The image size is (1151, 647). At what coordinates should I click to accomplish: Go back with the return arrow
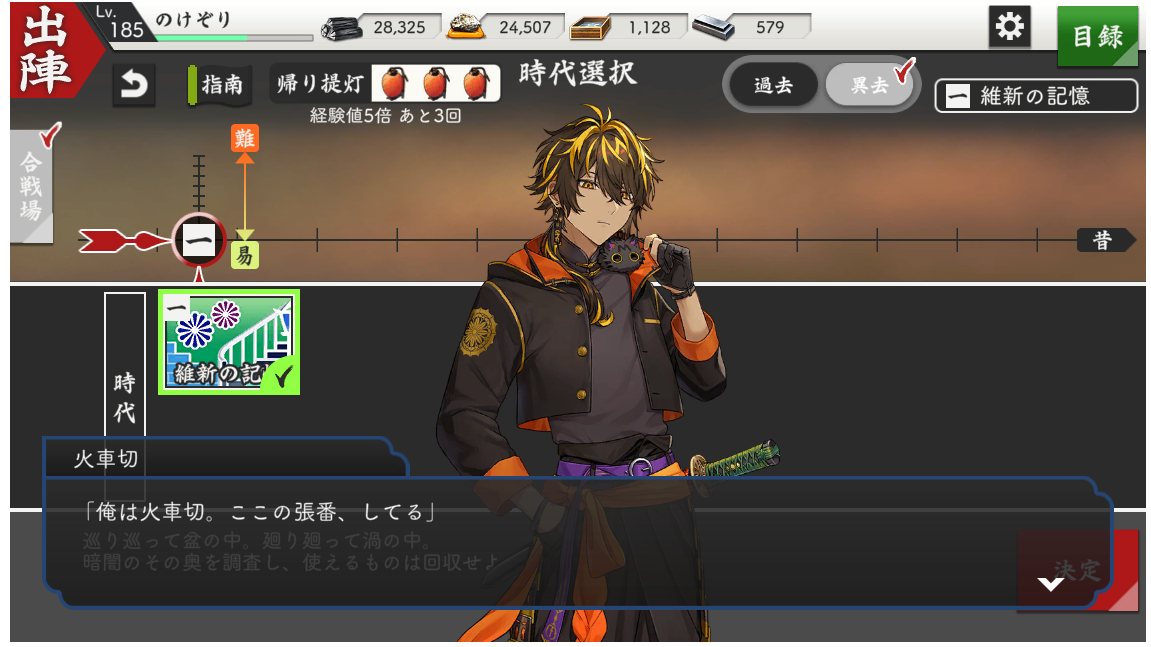tap(133, 85)
